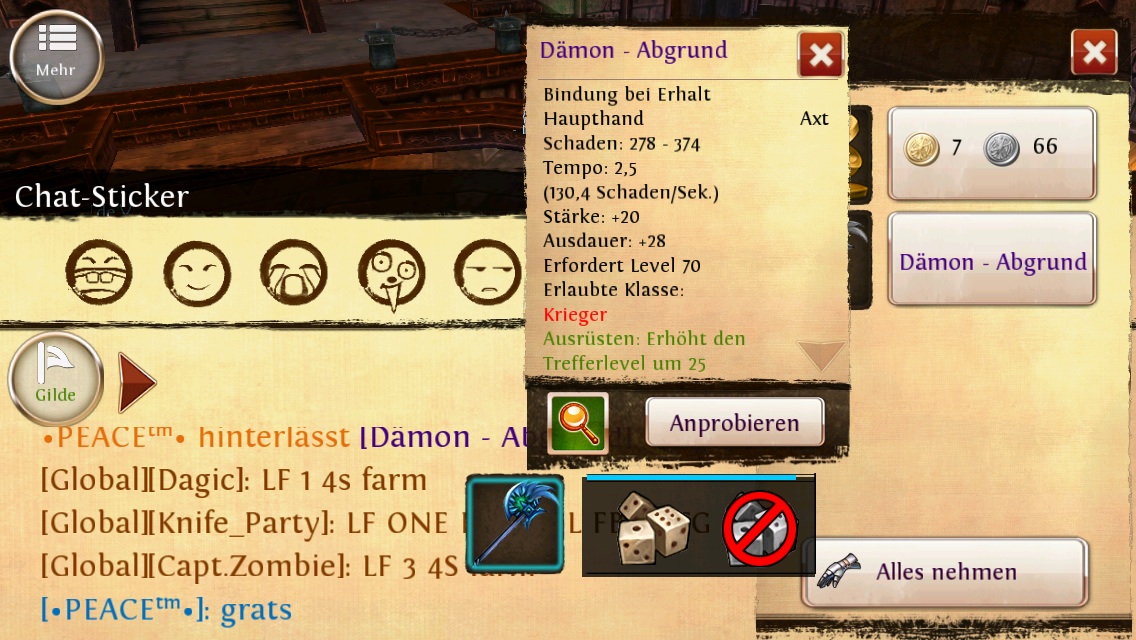Inspect item with the magnifying glass icon

[x=577, y=422]
